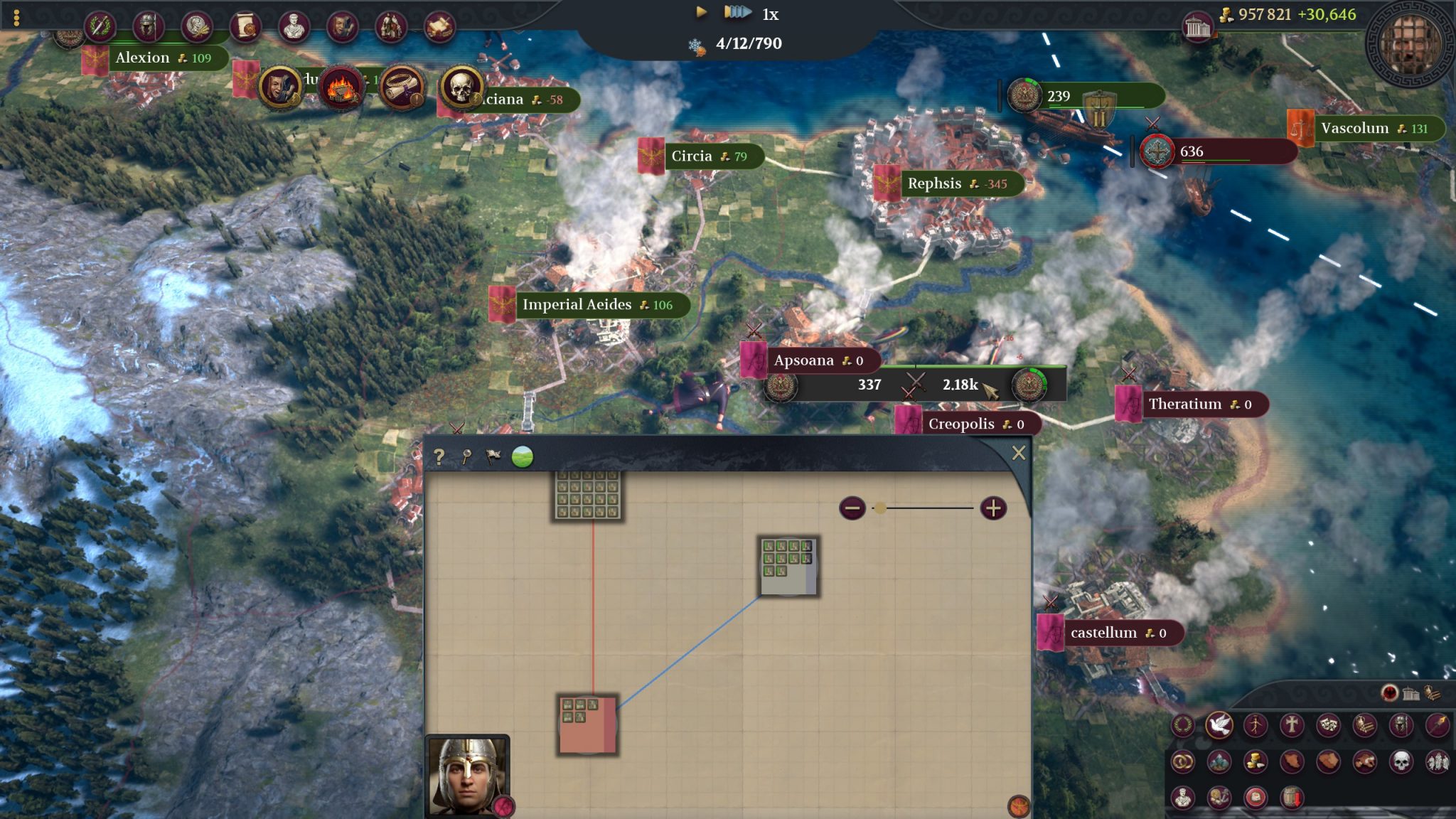Click the green terrain globe icon
This screenshot has height=819, width=1456.
[523, 456]
